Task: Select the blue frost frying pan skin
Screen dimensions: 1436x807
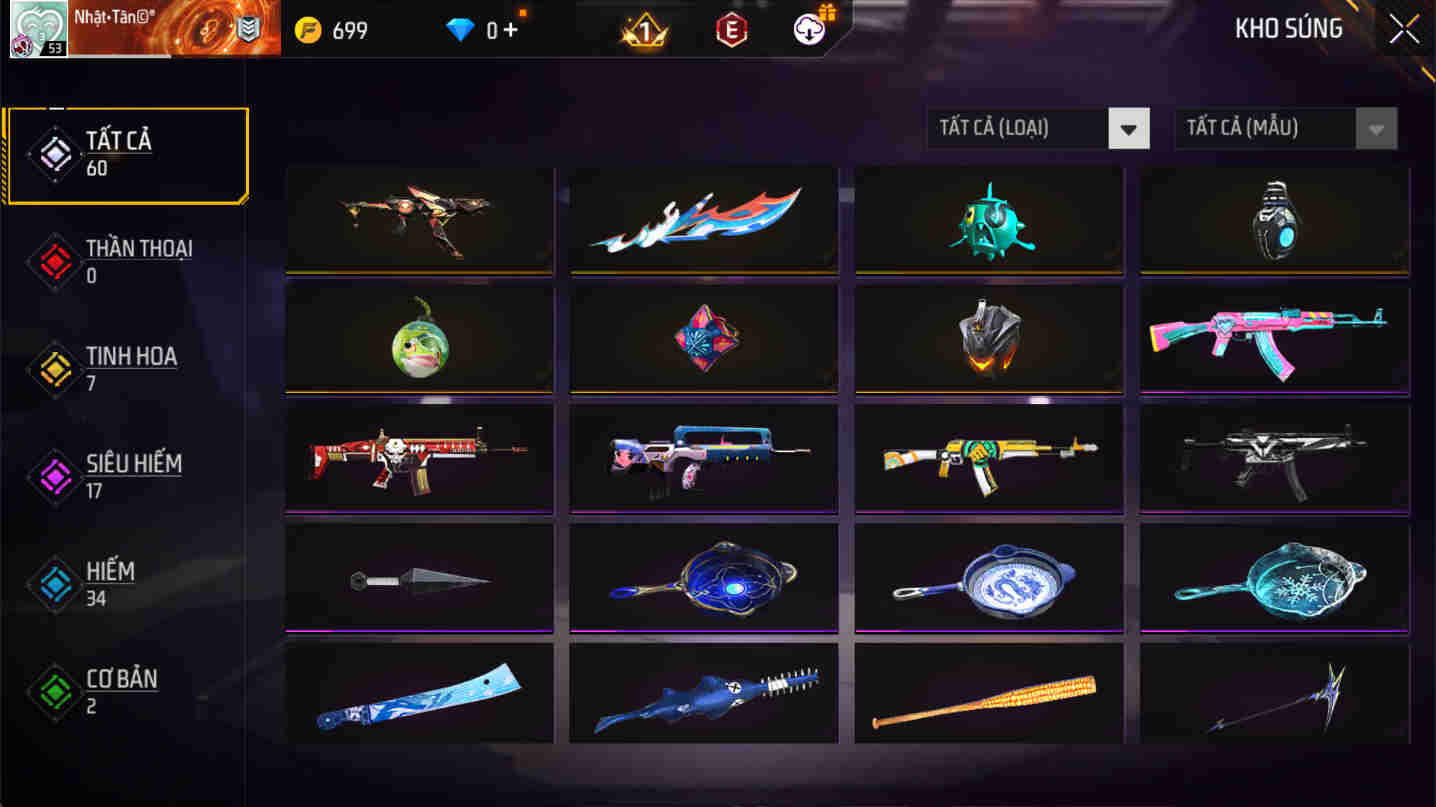Action: click(1272, 578)
